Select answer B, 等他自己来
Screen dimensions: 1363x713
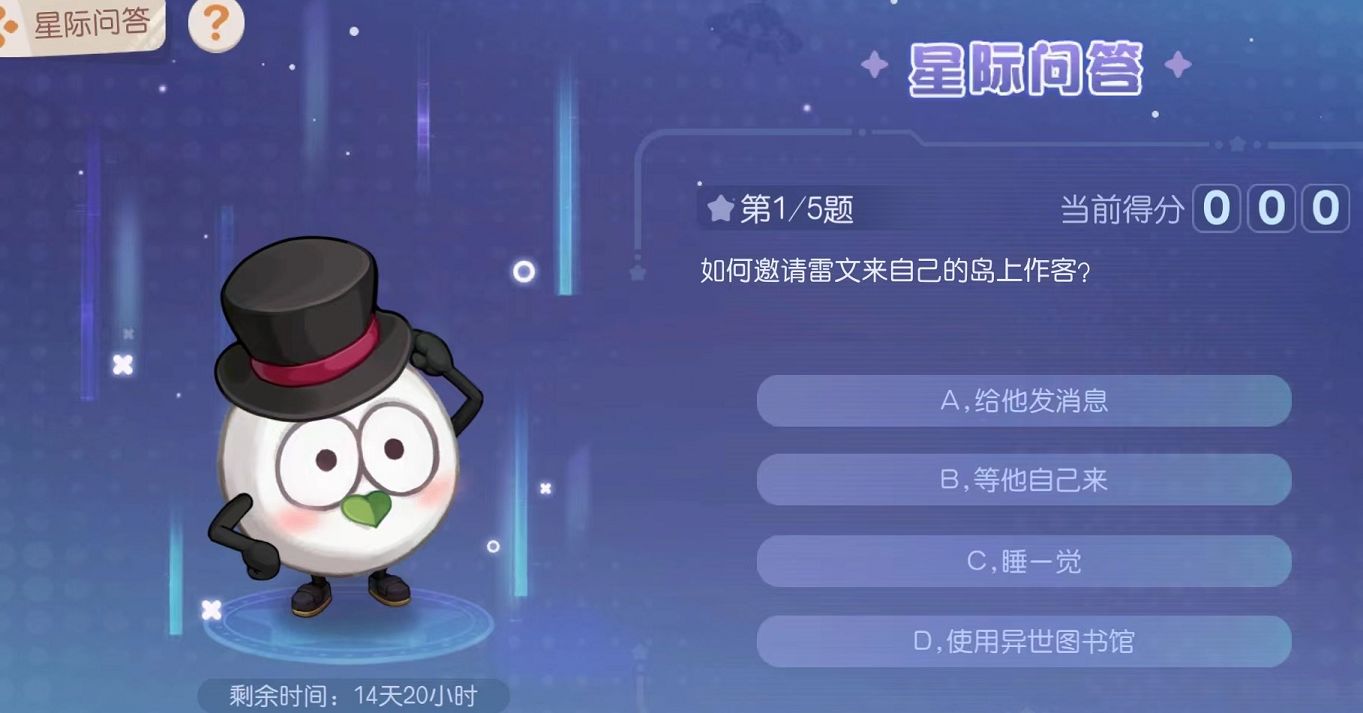pos(1024,480)
